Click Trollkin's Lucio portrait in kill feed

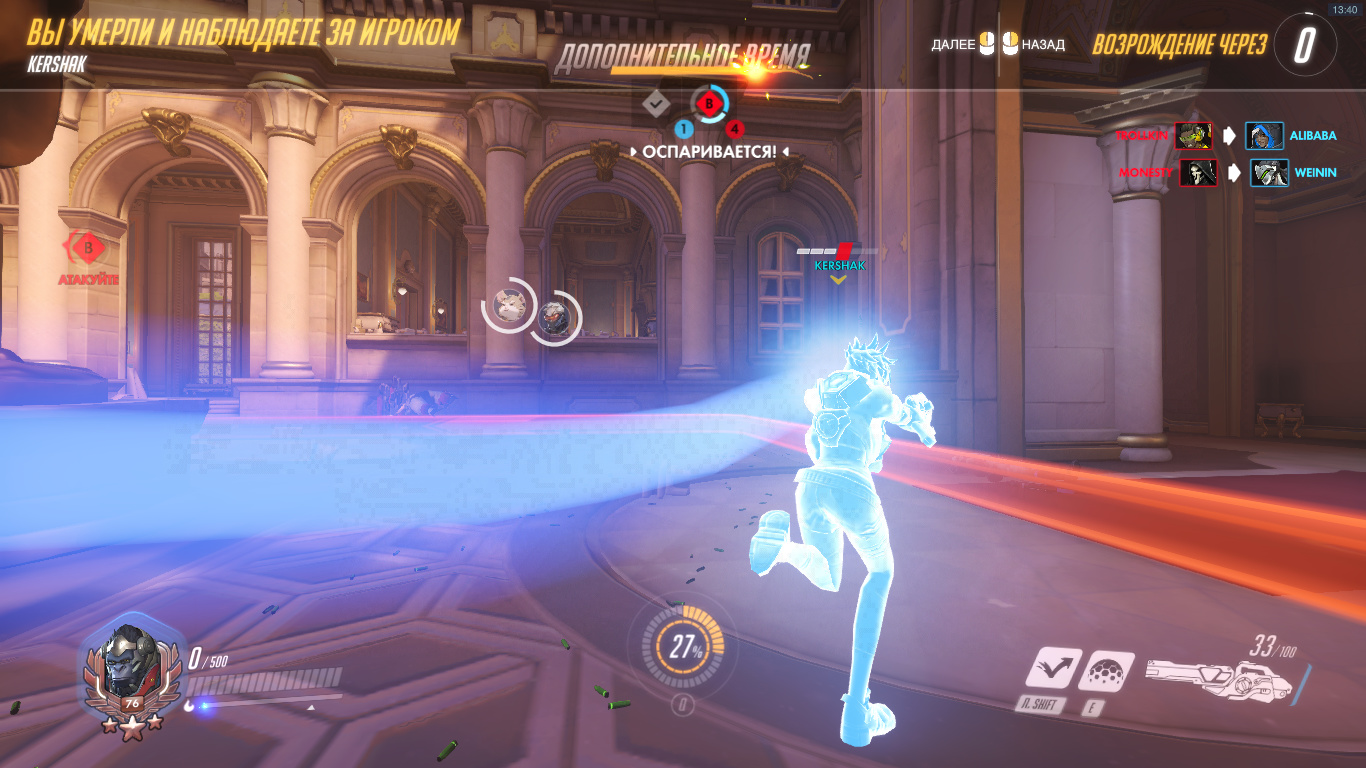[1193, 136]
